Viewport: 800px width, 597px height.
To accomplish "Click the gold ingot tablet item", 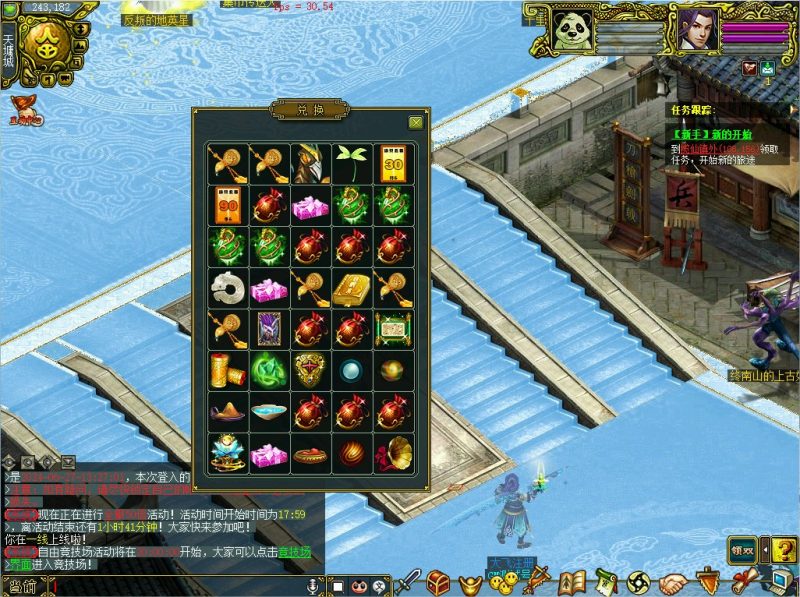I will tap(351, 287).
